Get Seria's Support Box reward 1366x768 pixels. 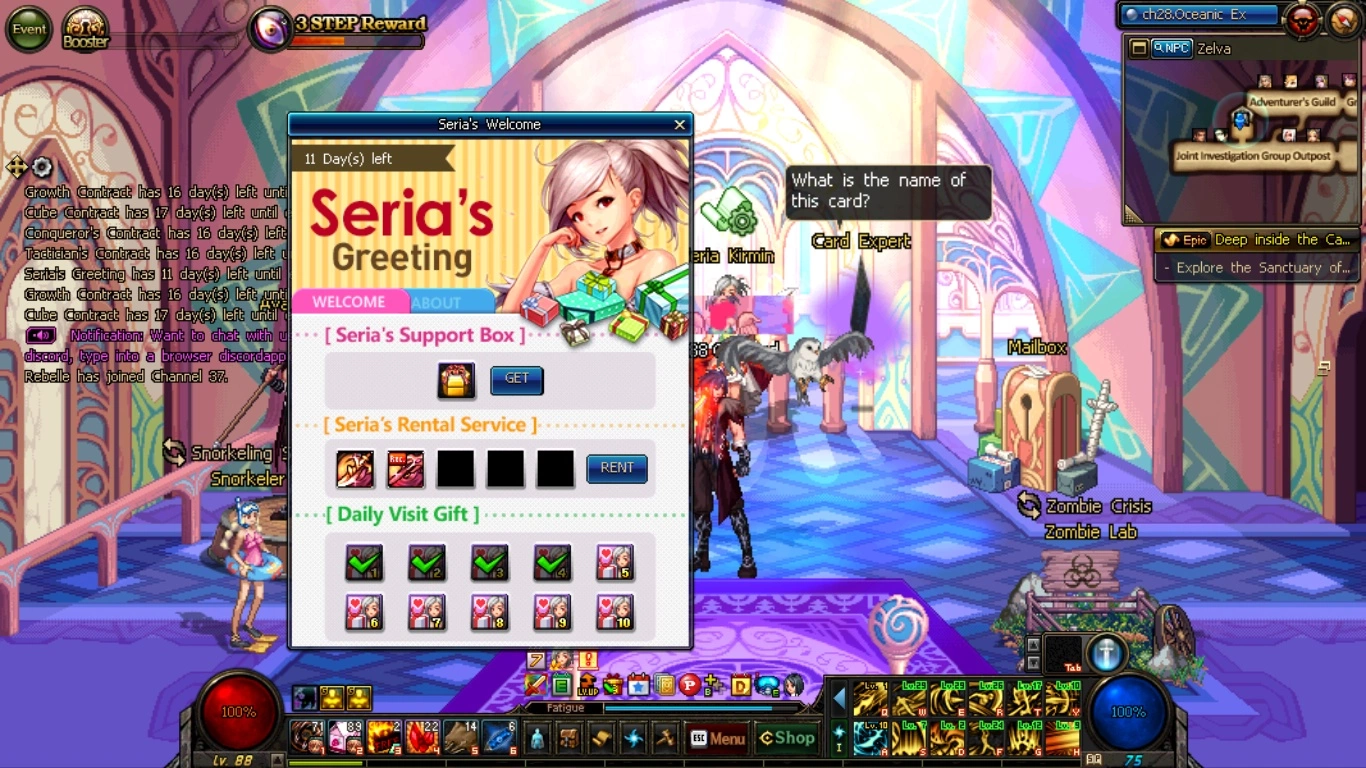click(x=516, y=379)
